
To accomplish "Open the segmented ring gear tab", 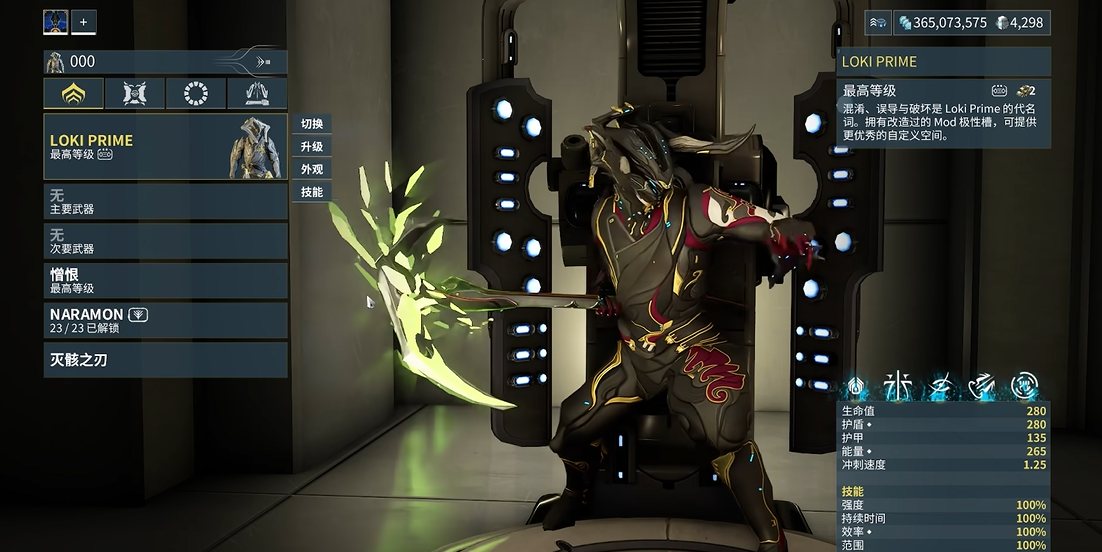I will 196,94.
